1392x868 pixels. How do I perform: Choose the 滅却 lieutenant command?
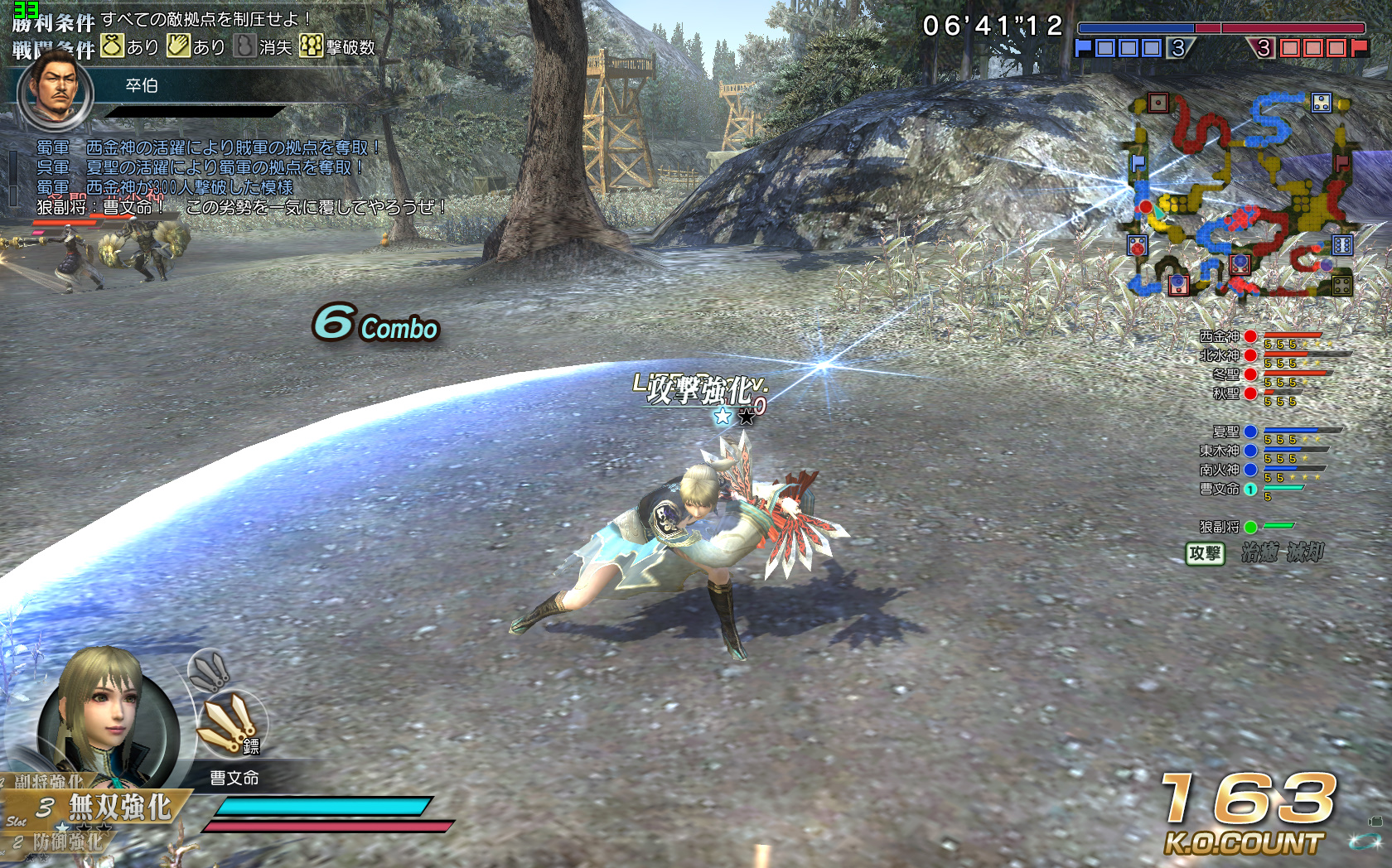pos(1305,552)
